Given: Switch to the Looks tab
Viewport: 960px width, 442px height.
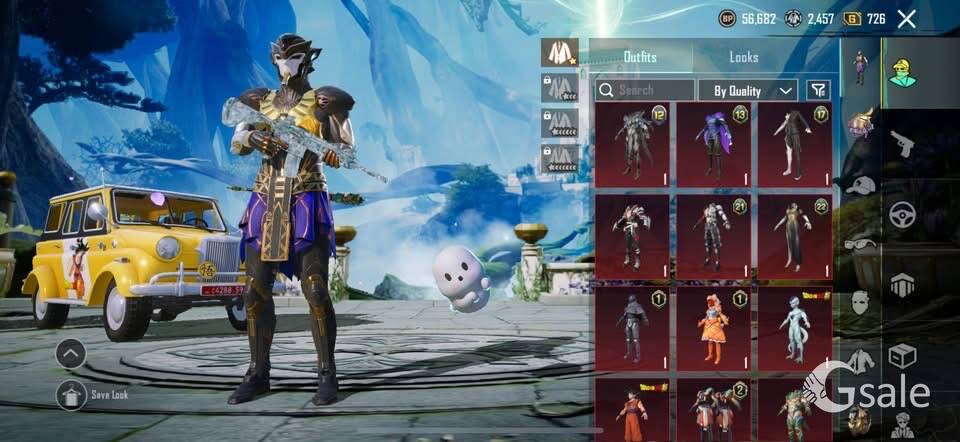Looking at the screenshot, I should [x=744, y=57].
